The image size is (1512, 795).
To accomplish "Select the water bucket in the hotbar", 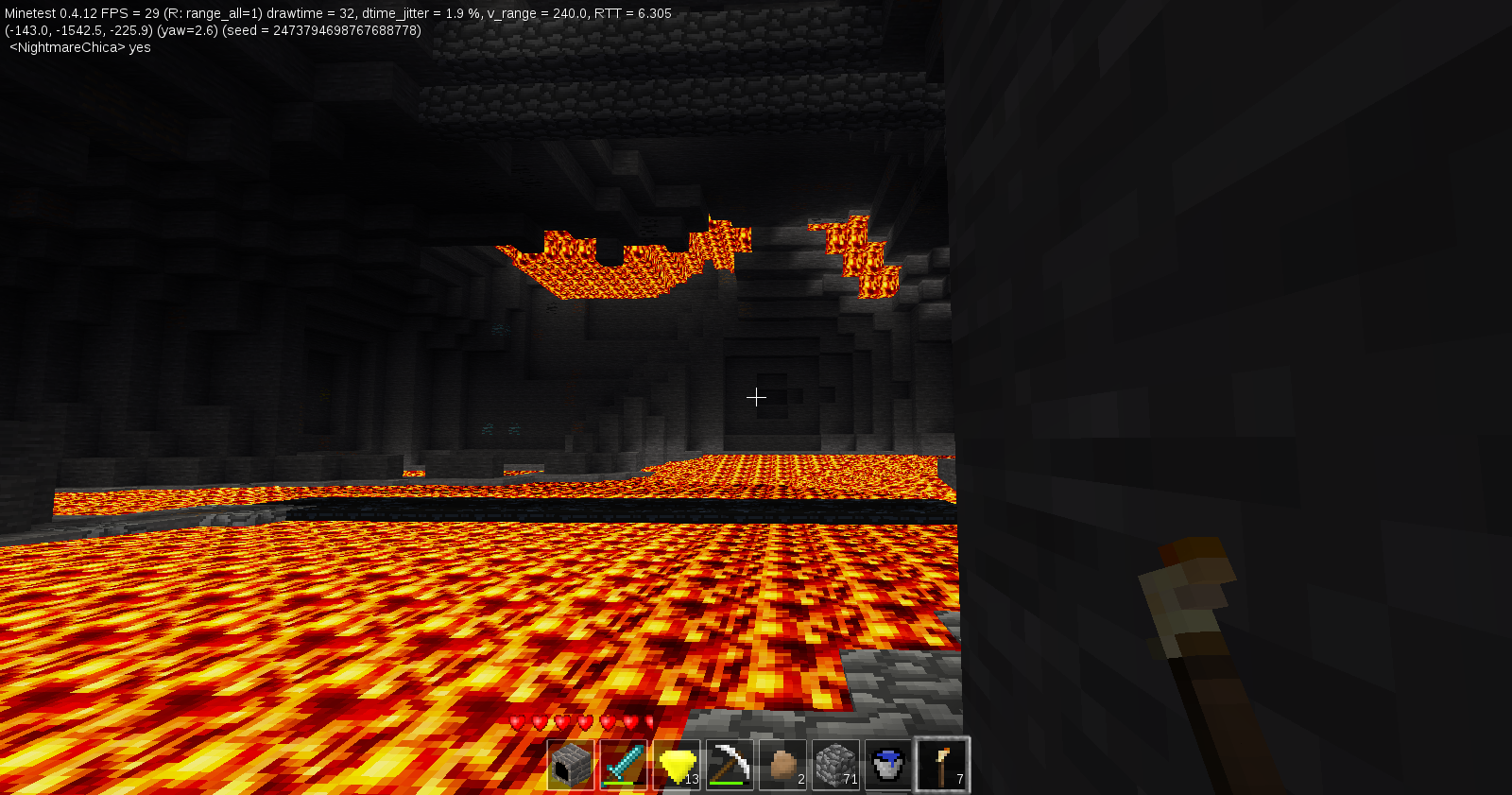I will click(x=889, y=764).
